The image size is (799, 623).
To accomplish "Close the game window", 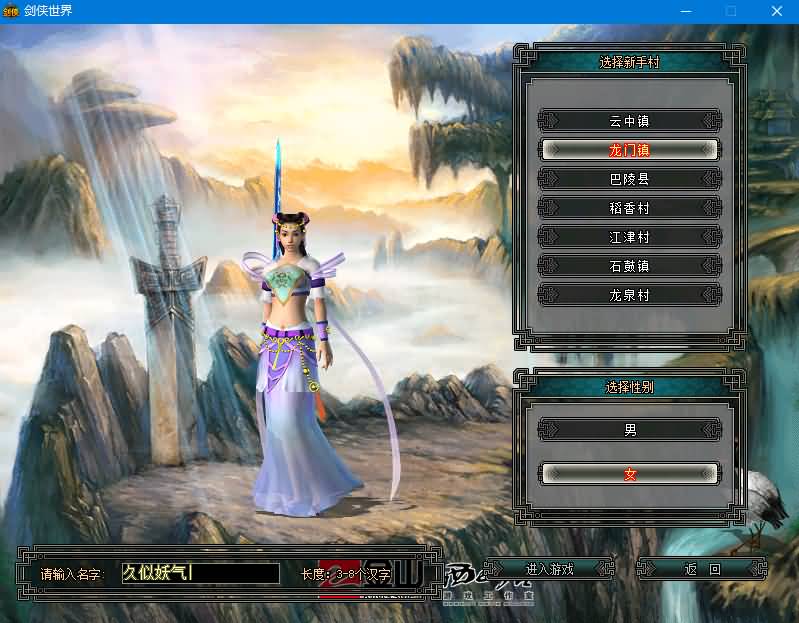I will click(x=776, y=11).
